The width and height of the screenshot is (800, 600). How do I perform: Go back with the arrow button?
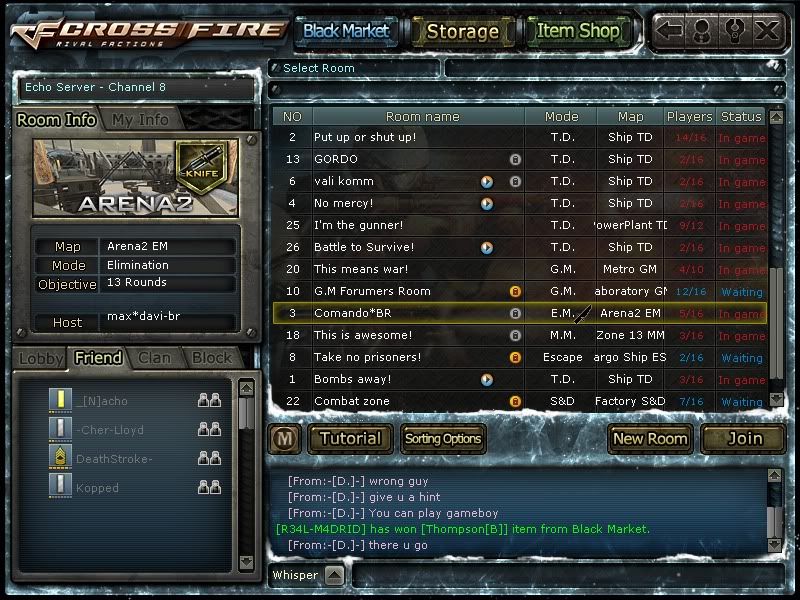coord(670,30)
